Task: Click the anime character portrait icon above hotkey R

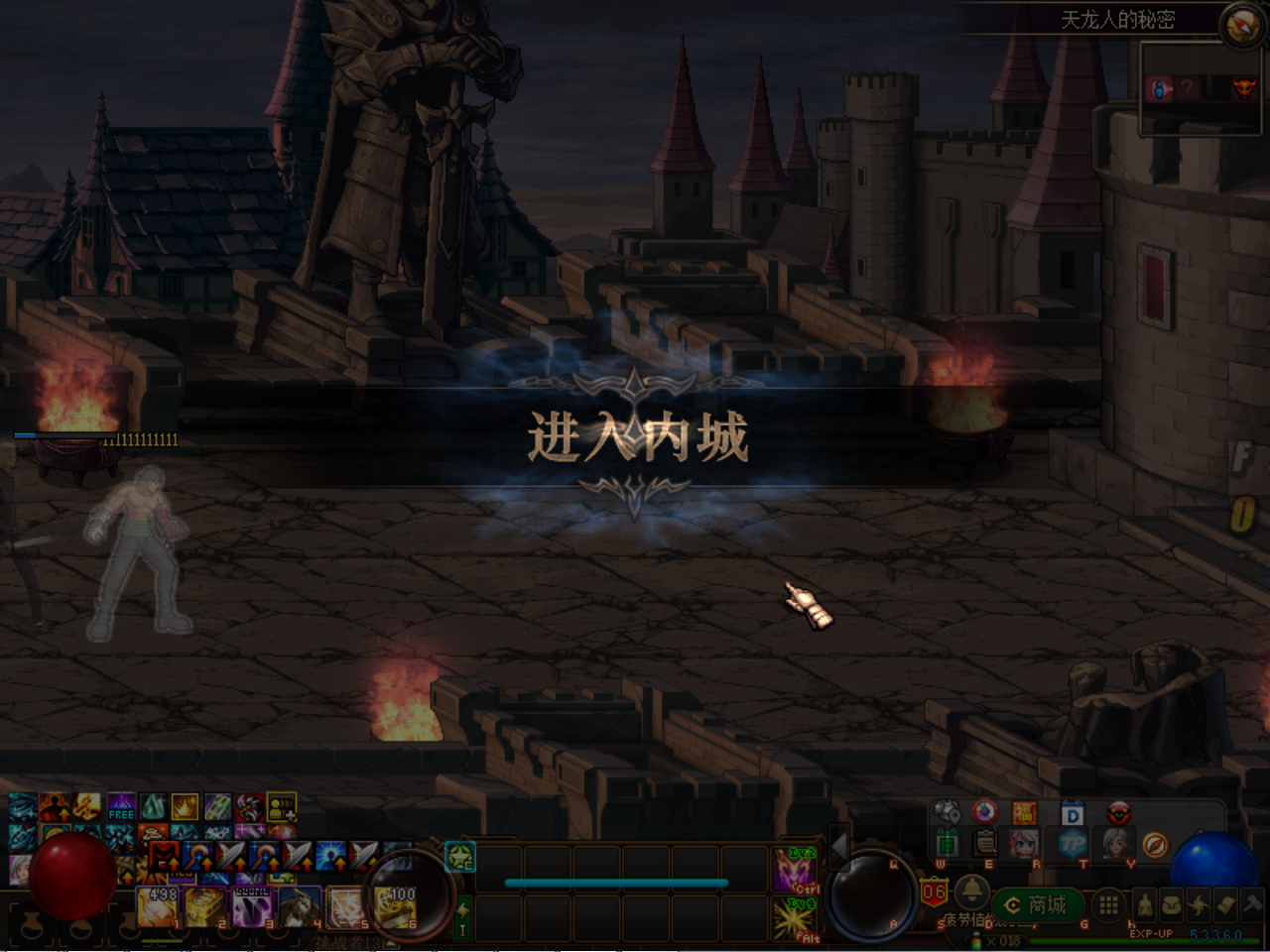Action: point(1023,843)
